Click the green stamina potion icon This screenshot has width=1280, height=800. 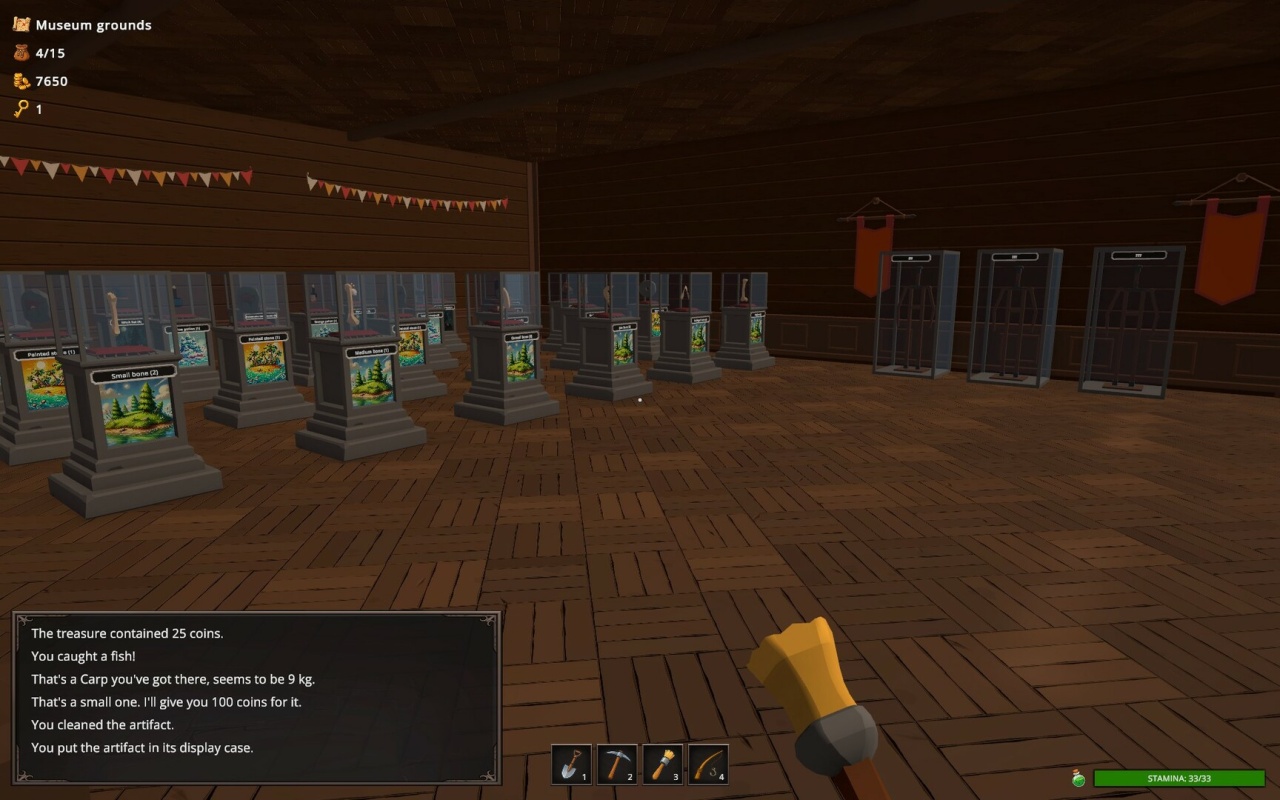(x=1079, y=778)
